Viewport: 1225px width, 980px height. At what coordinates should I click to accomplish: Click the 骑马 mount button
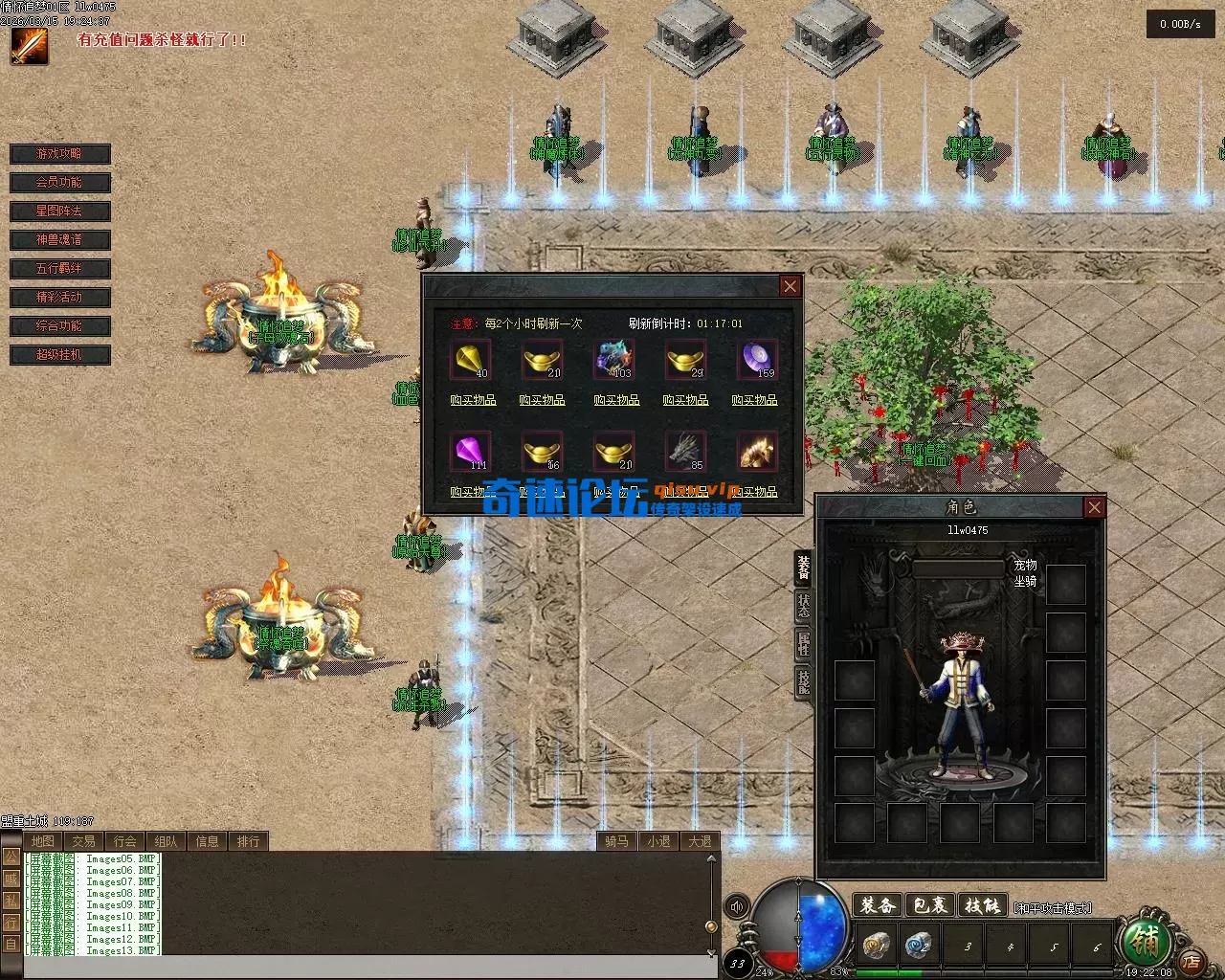click(617, 841)
